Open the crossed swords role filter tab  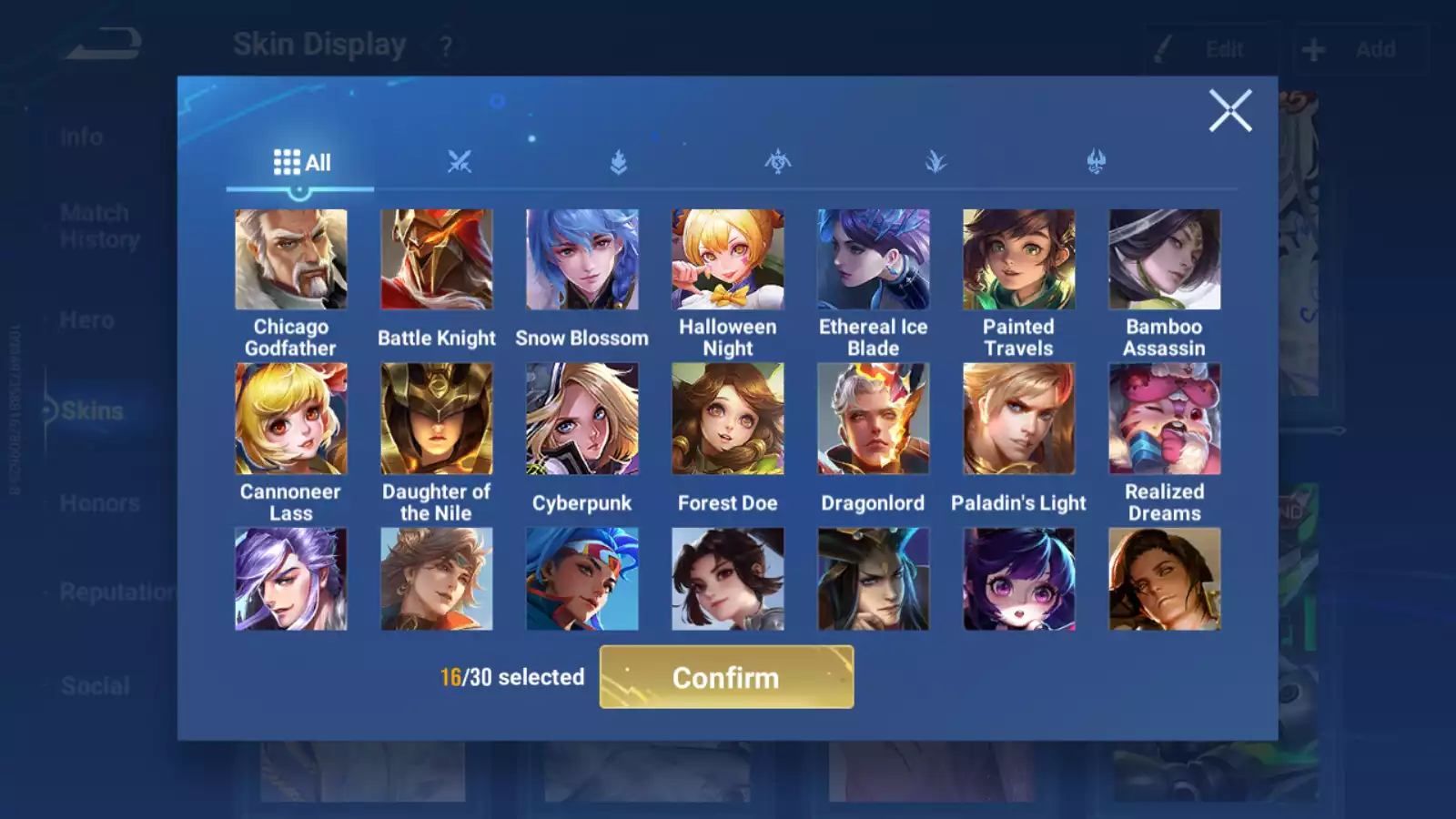[460, 162]
